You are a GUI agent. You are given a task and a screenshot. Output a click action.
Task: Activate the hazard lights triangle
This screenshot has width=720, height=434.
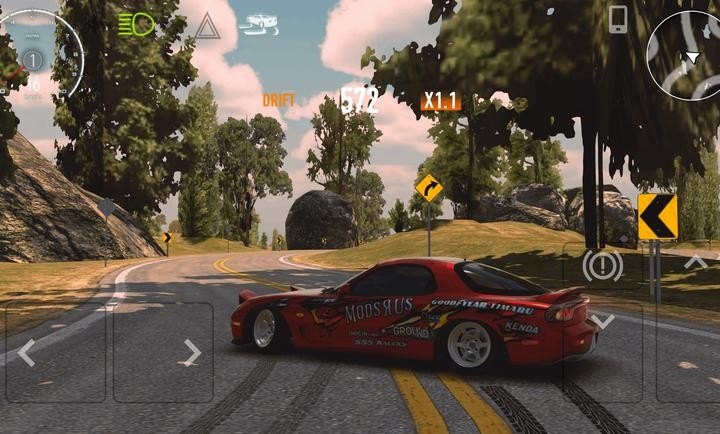pos(207,26)
